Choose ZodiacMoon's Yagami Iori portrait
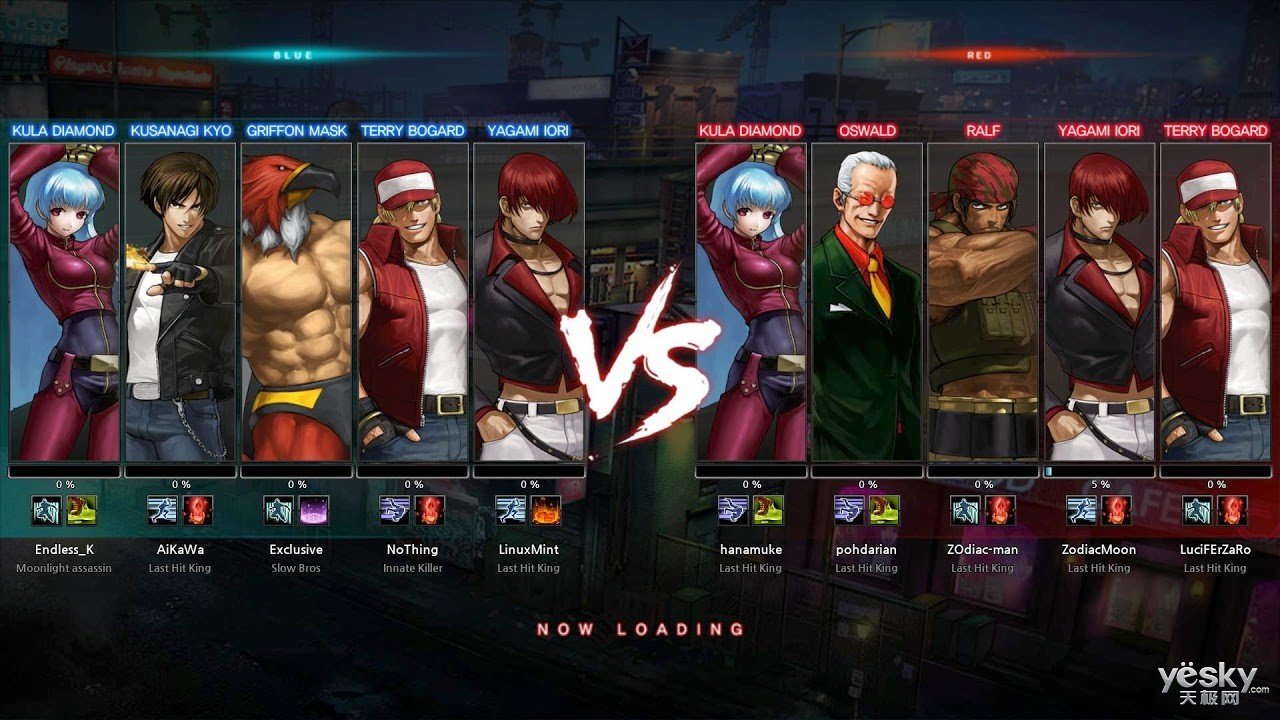This screenshot has height=720, width=1280. pos(1099,302)
